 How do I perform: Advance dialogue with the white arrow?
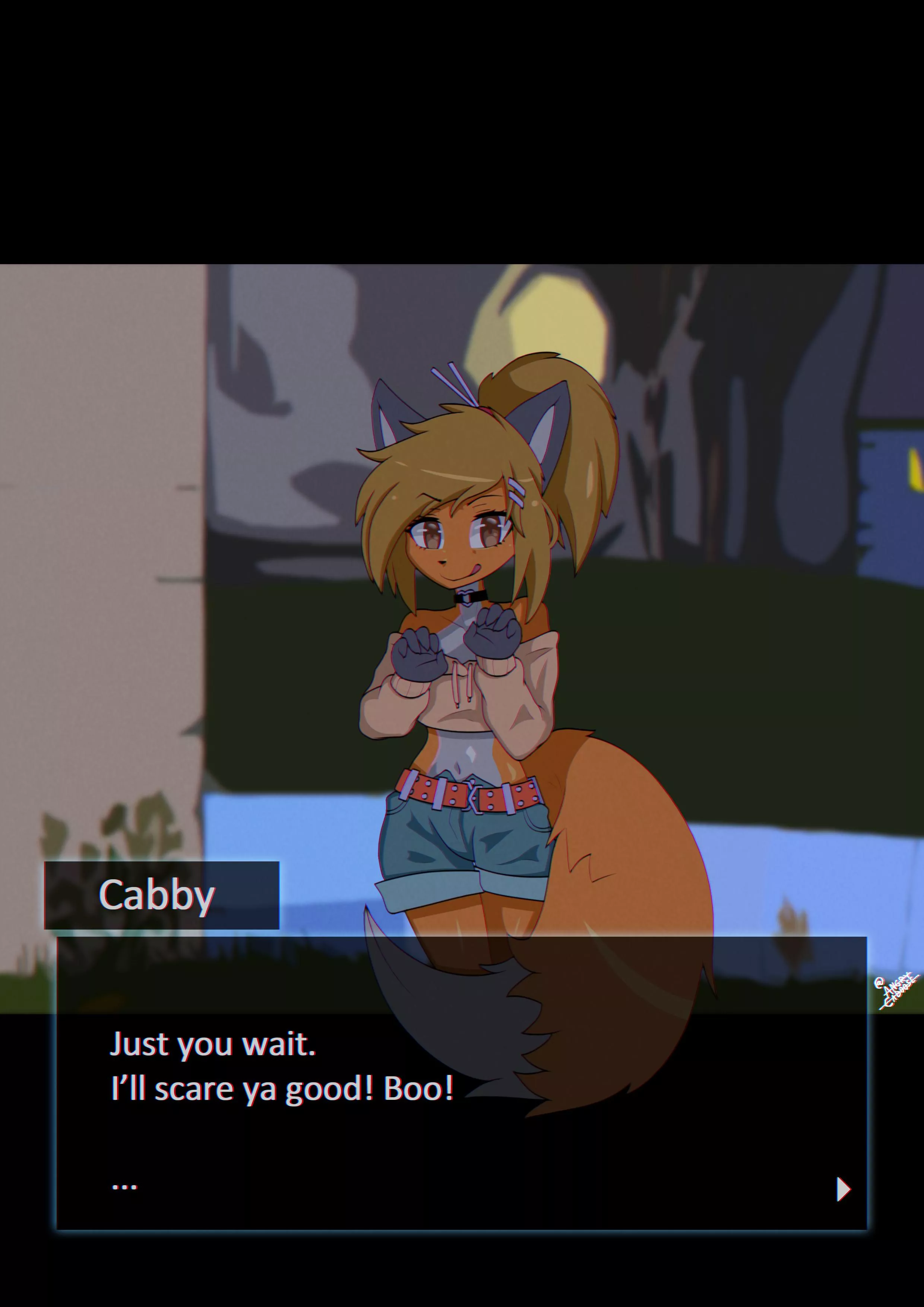[842, 1189]
